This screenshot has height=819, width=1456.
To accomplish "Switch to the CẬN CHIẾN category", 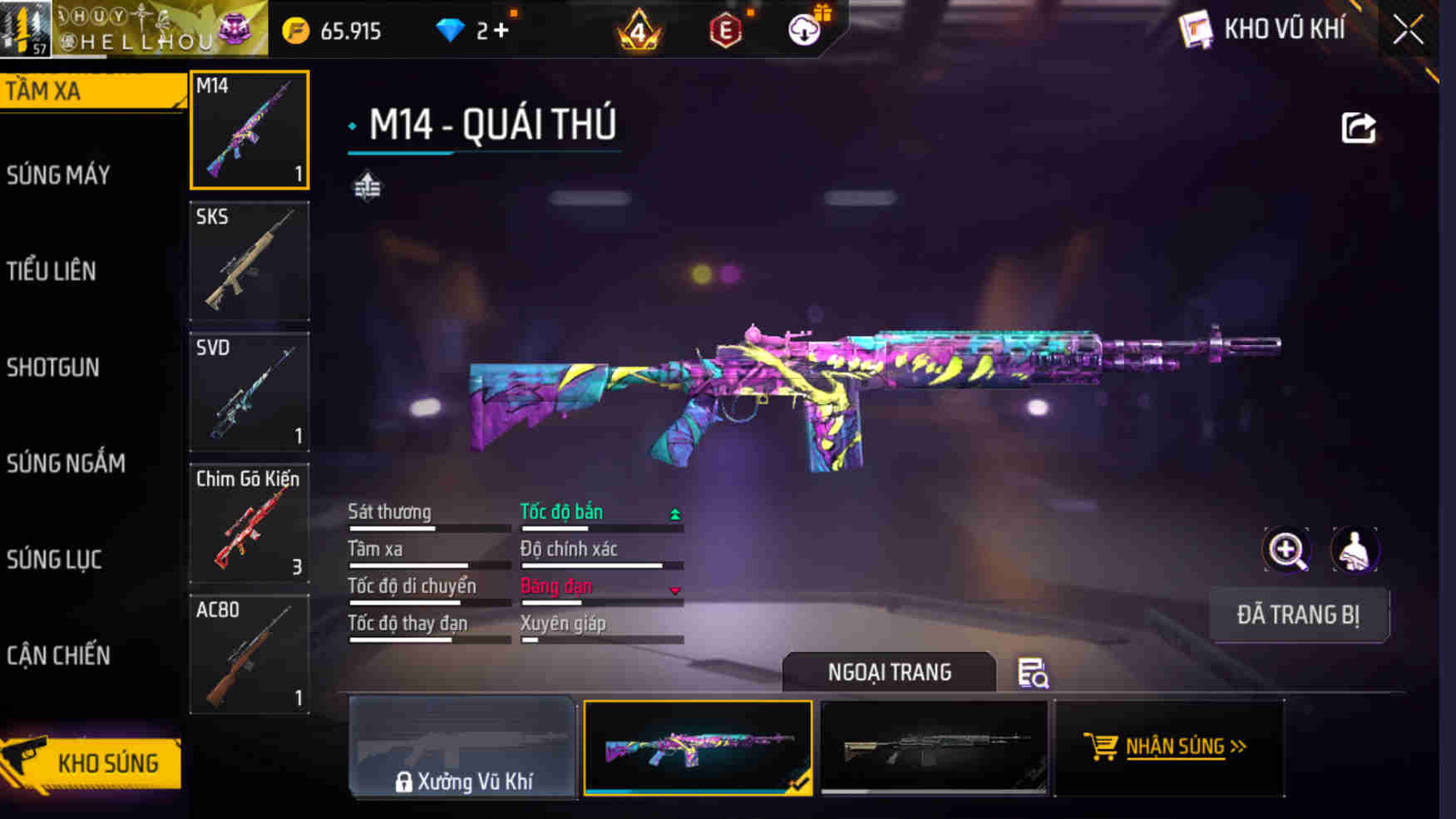I will 58,655.
